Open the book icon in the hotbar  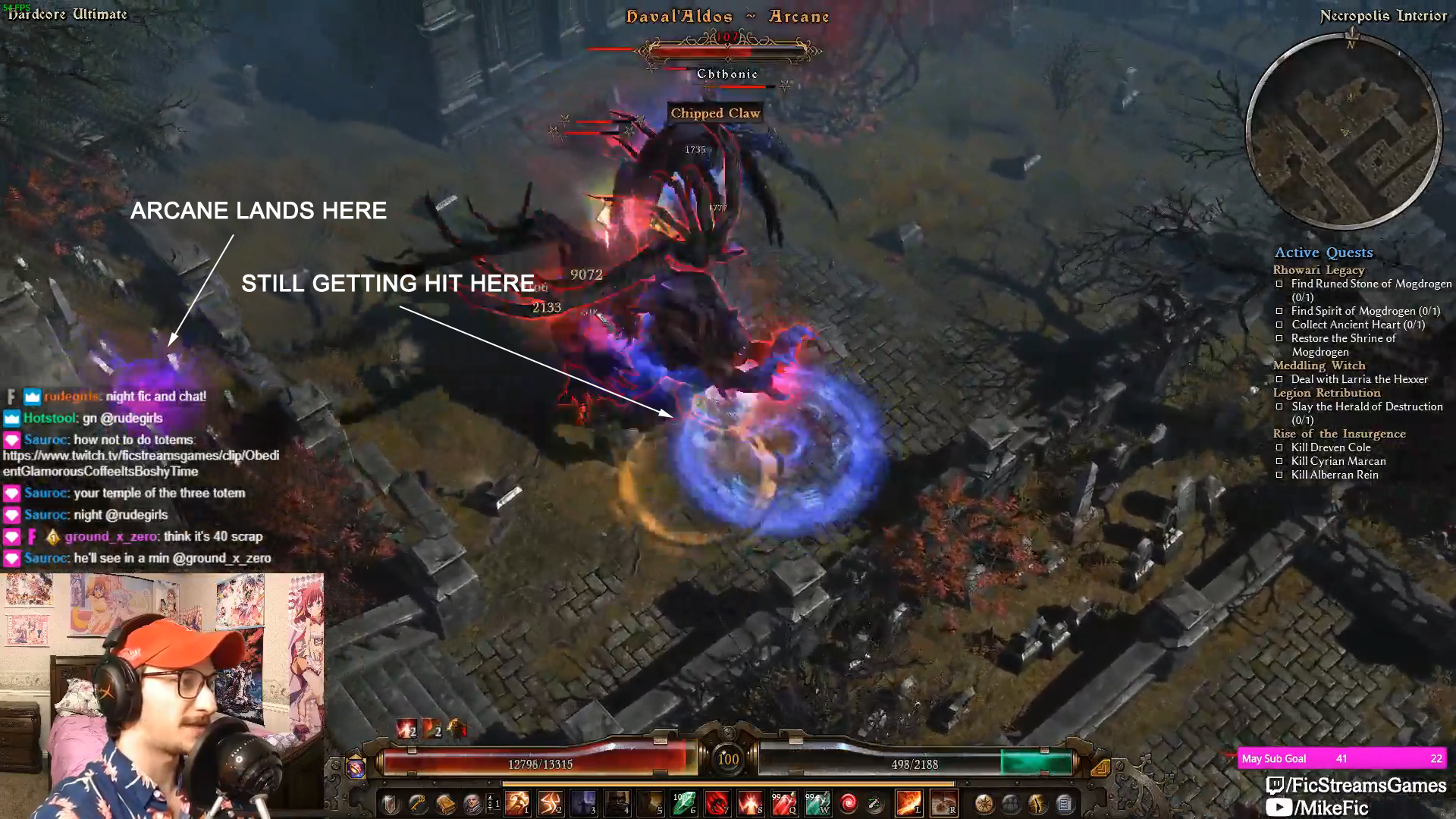click(445, 804)
